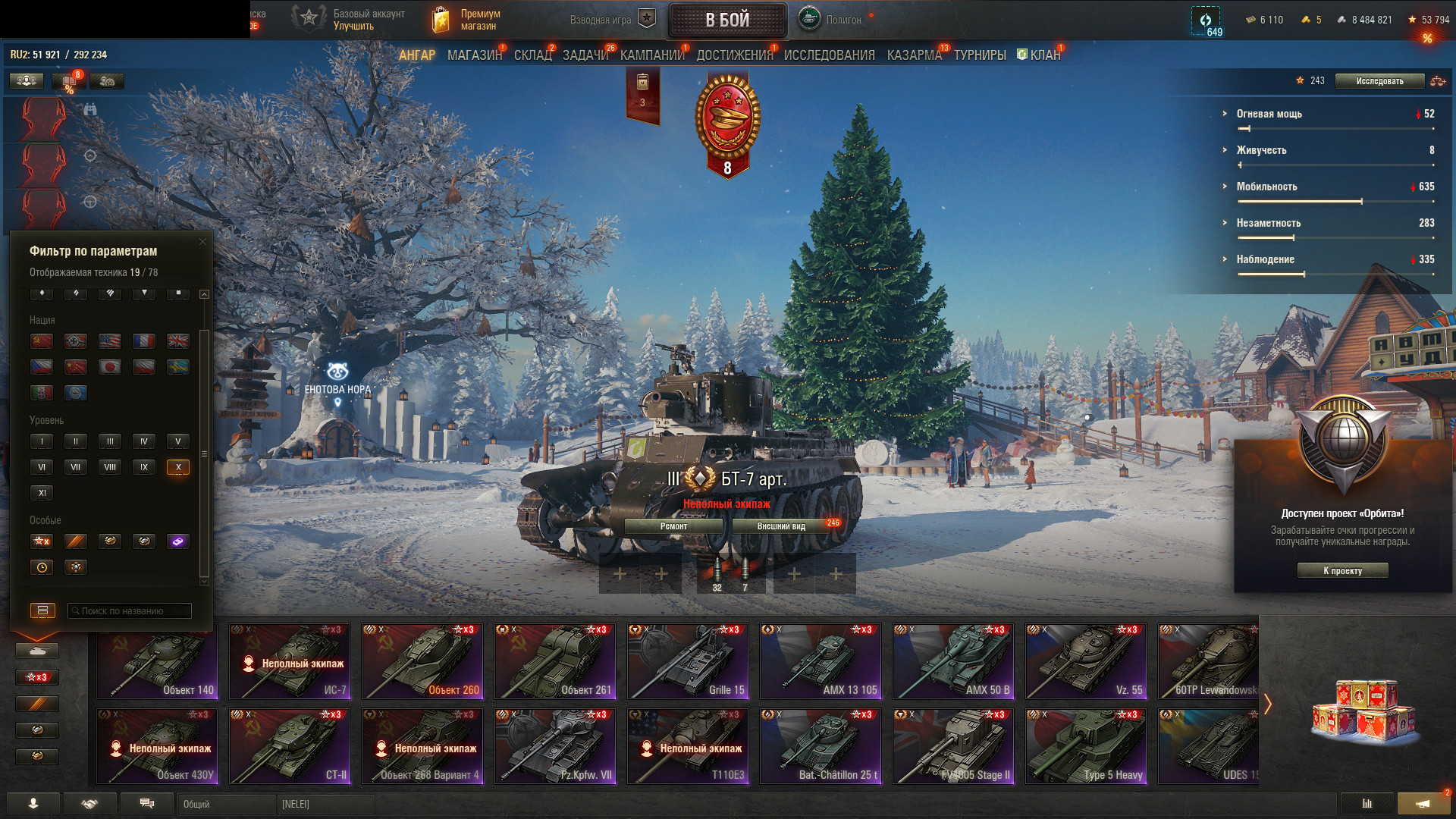Toggle the tier X level filter
1456x819 pixels.
[178, 467]
